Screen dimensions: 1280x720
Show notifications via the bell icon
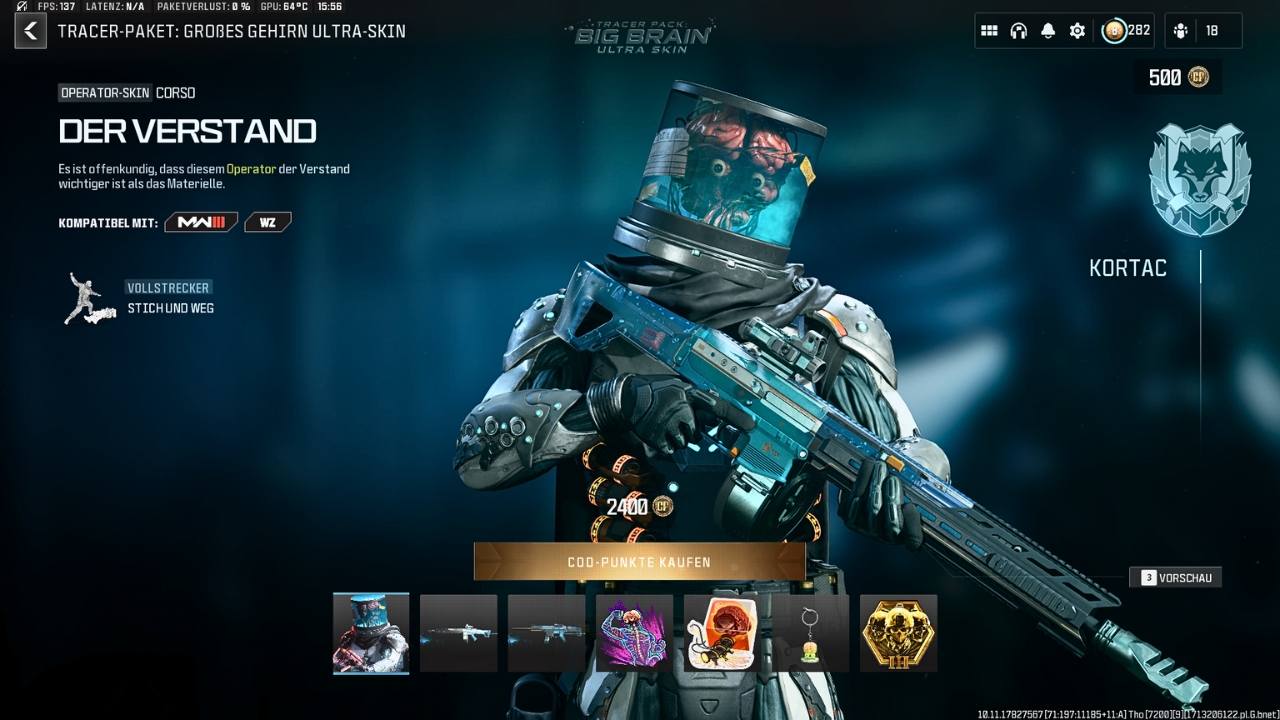(x=1048, y=31)
